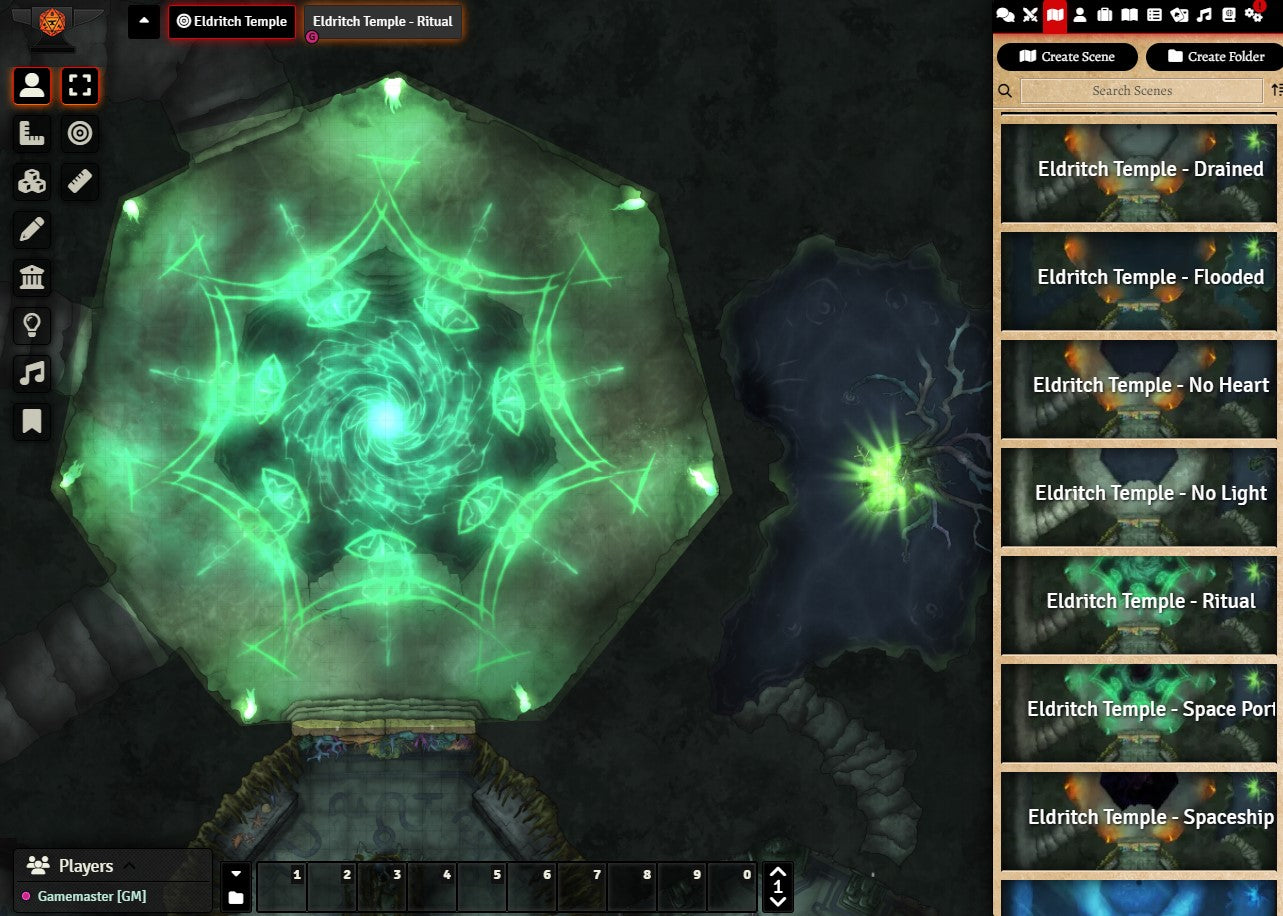Collapse the scene navigation bar arrow

click(x=144, y=21)
